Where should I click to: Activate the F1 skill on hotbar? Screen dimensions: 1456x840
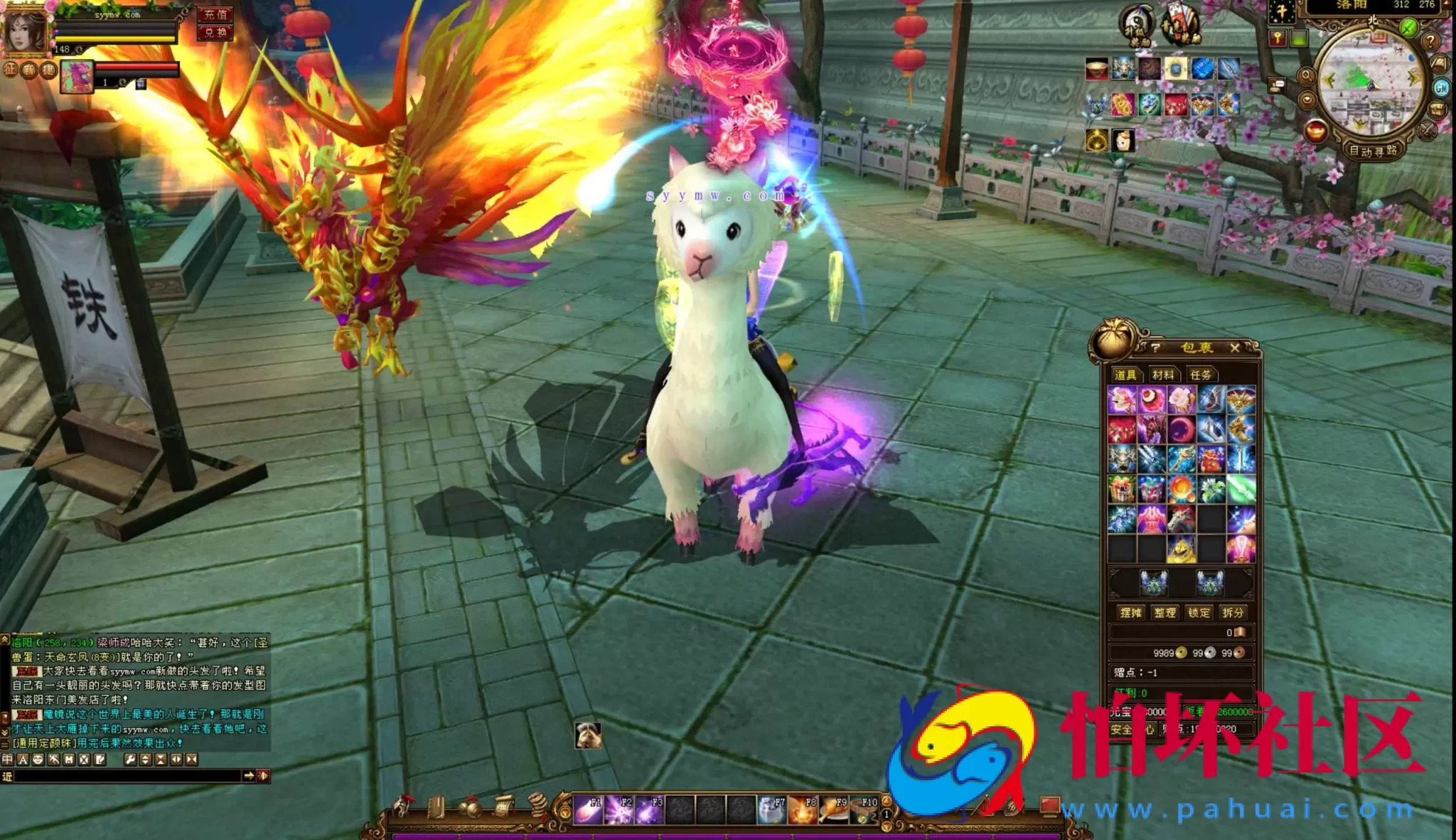point(588,809)
